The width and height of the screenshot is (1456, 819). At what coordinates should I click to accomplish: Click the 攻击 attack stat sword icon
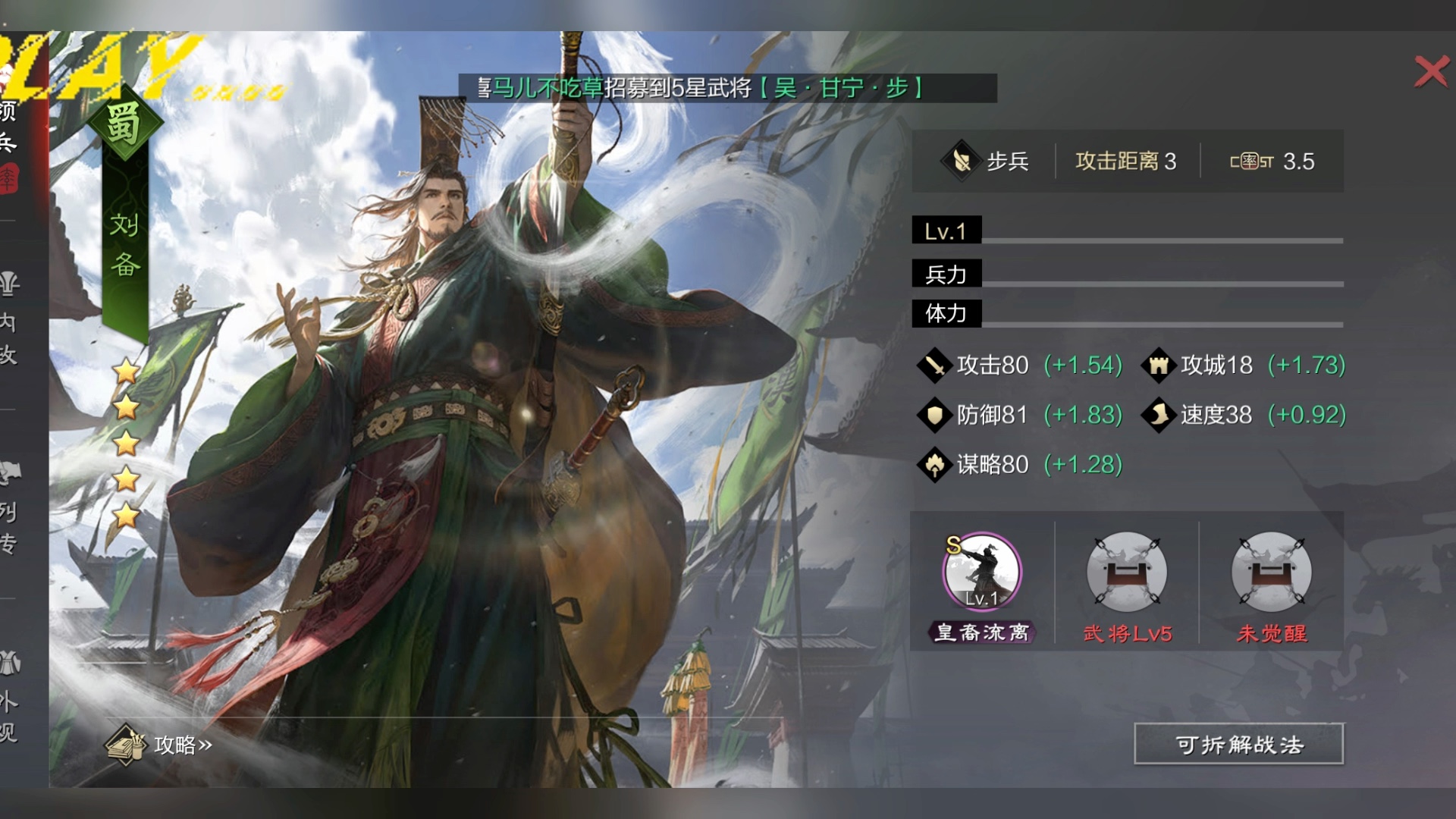pos(935,365)
